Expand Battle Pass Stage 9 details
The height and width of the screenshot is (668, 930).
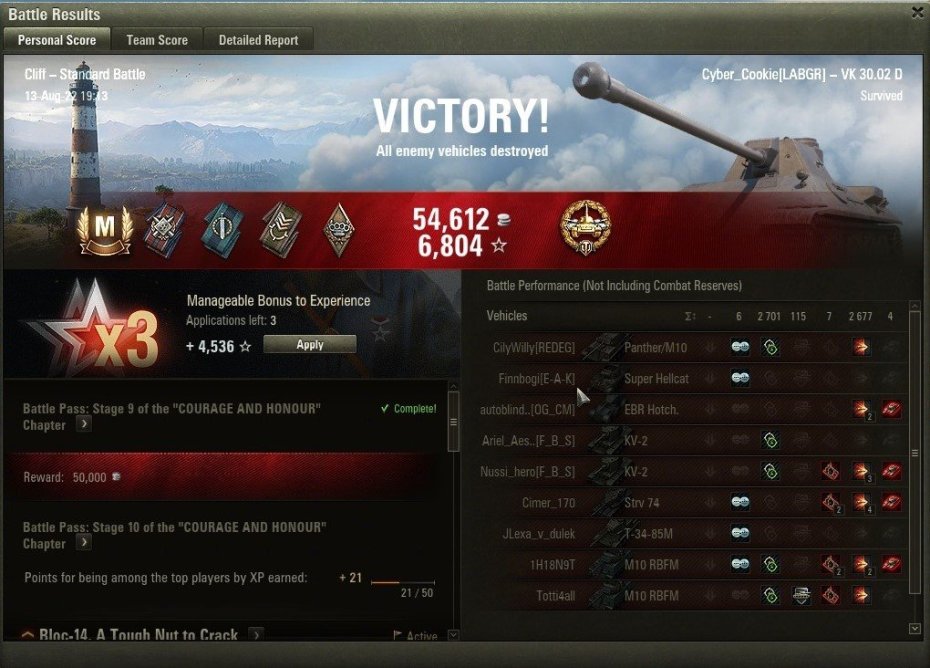pyautogui.click(x=84, y=424)
